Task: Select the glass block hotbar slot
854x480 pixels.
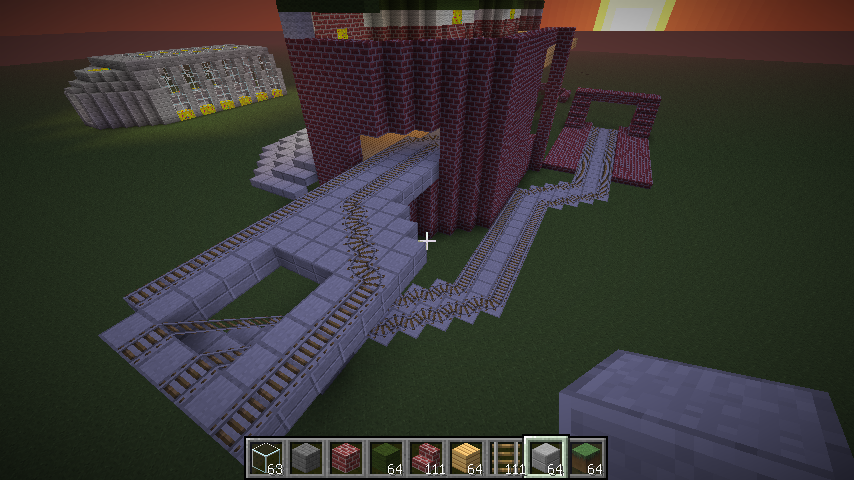Action: (x=267, y=458)
